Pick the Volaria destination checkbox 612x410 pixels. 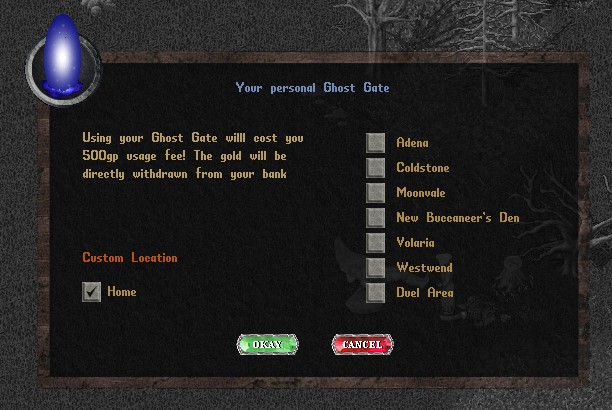pos(376,243)
